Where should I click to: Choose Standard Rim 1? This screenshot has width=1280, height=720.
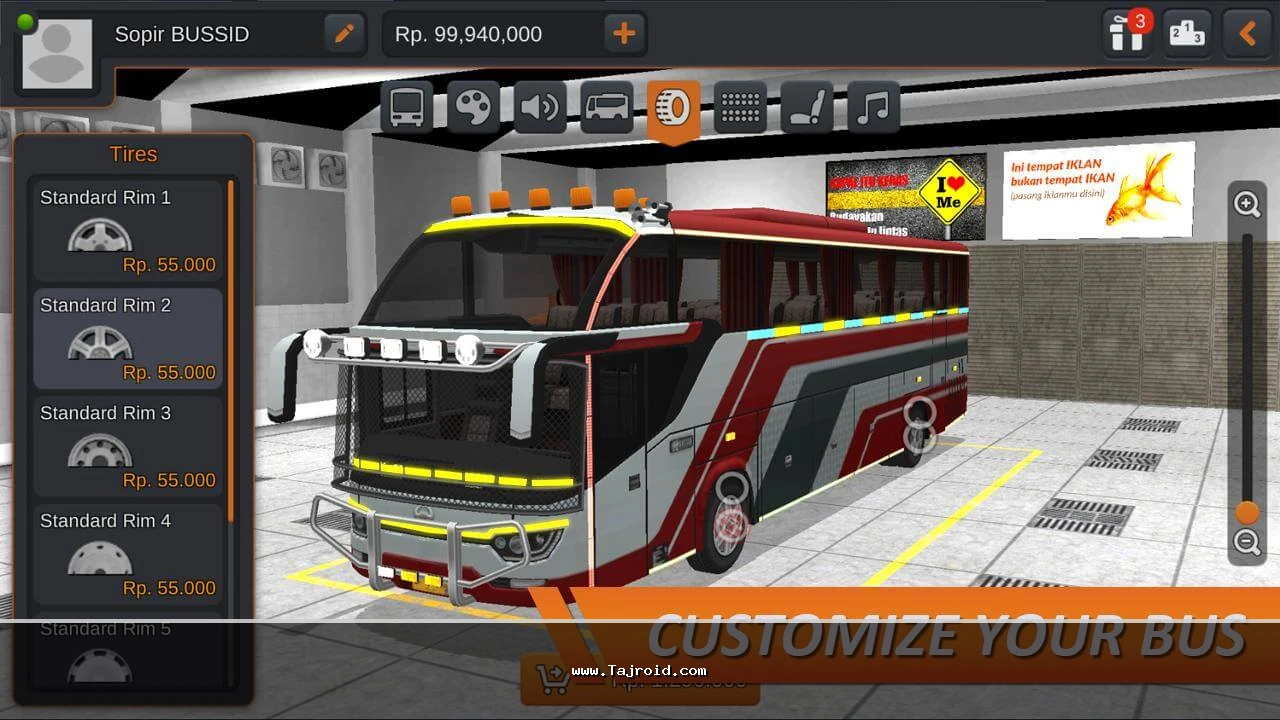click(128, 231)
